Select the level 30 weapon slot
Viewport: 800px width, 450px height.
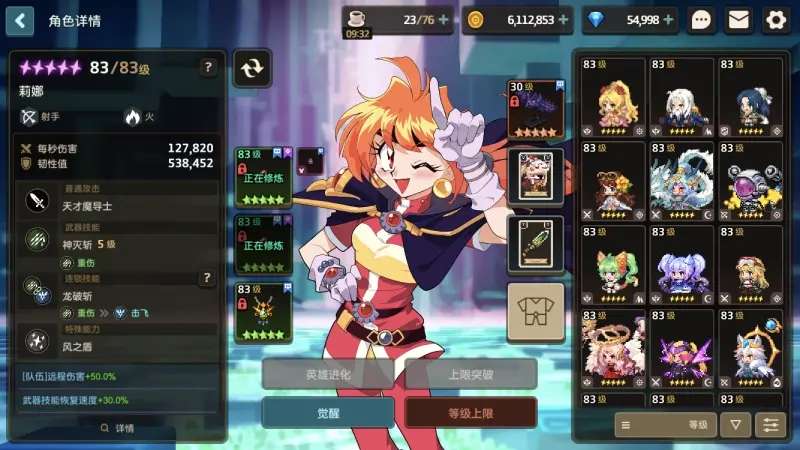point(535,108)
